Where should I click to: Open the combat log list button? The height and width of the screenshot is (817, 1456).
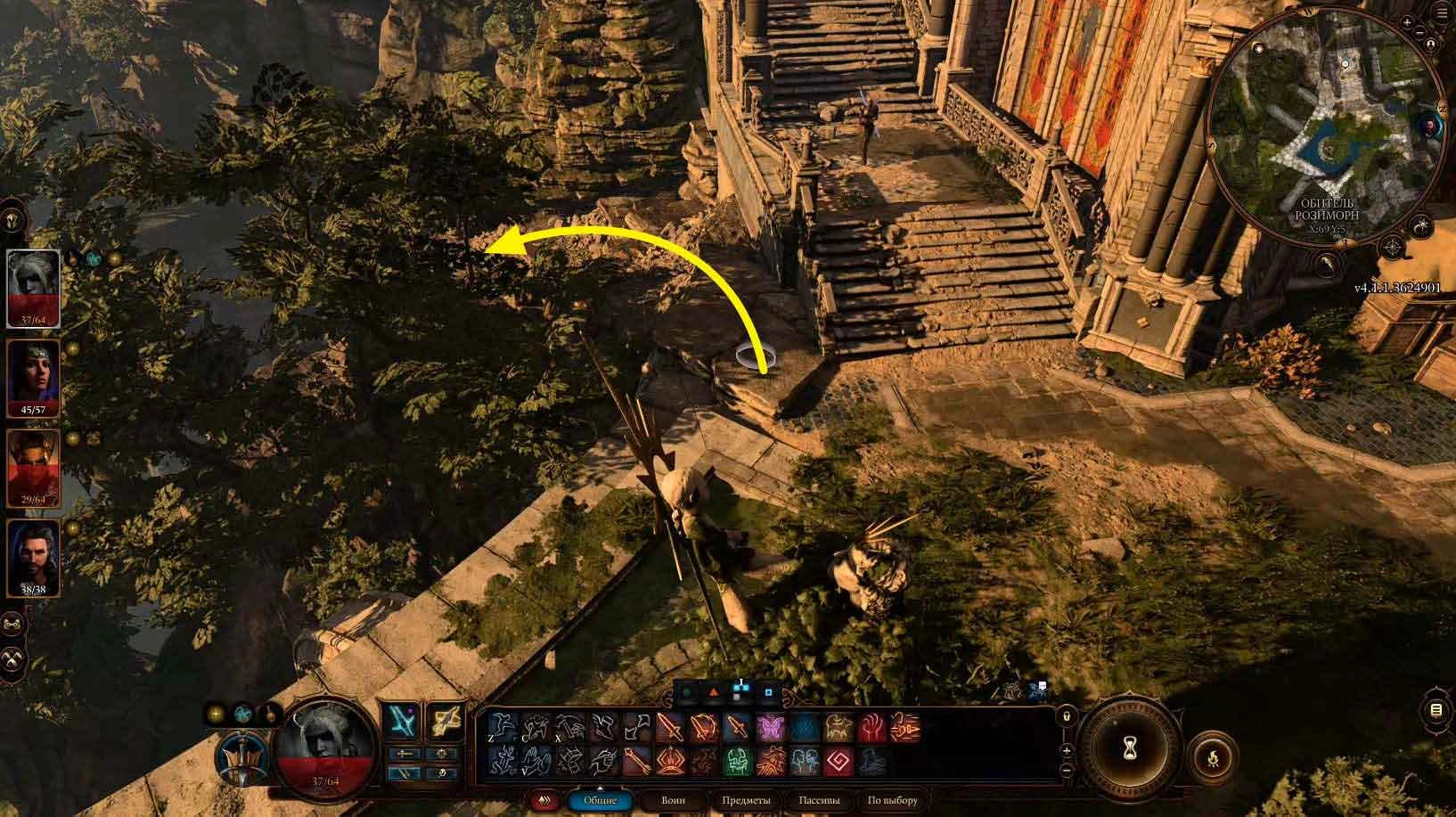tap(1436, 710)
